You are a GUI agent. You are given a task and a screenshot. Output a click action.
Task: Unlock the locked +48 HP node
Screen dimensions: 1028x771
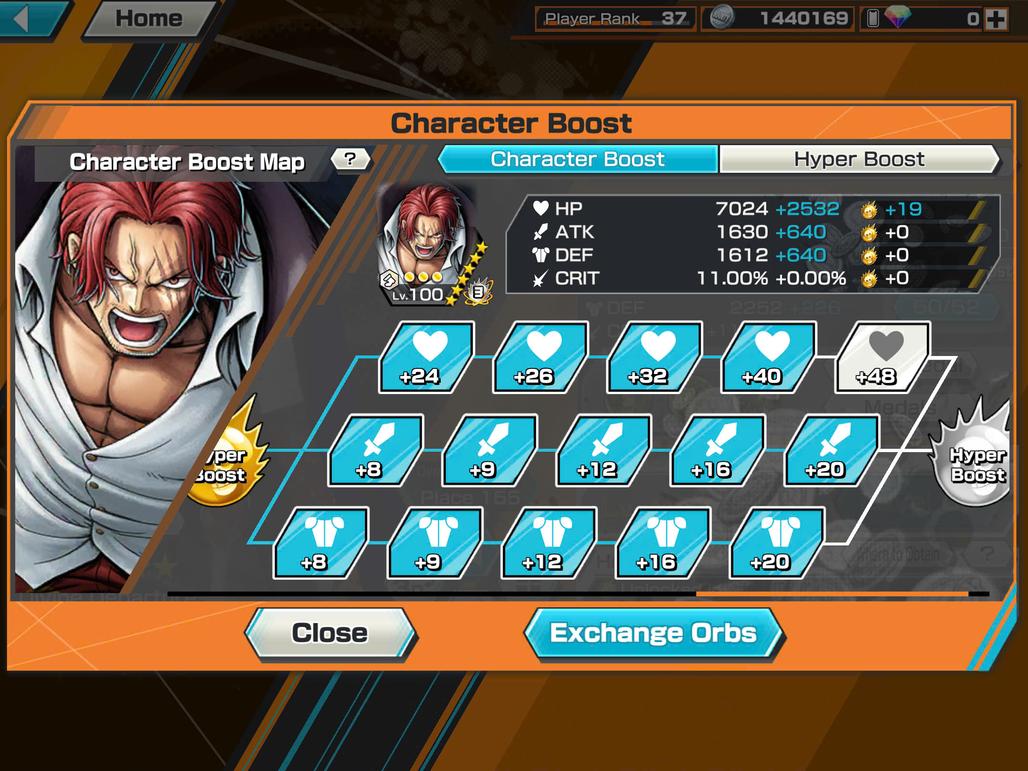pos(883,356)
